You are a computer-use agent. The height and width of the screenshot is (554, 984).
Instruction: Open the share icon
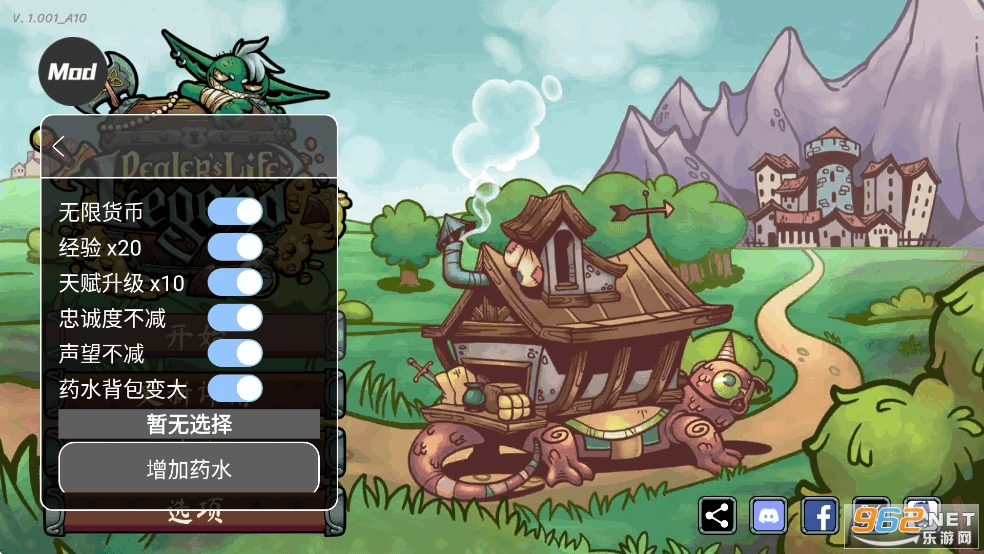pyautogui.click(x=718, y=516)
